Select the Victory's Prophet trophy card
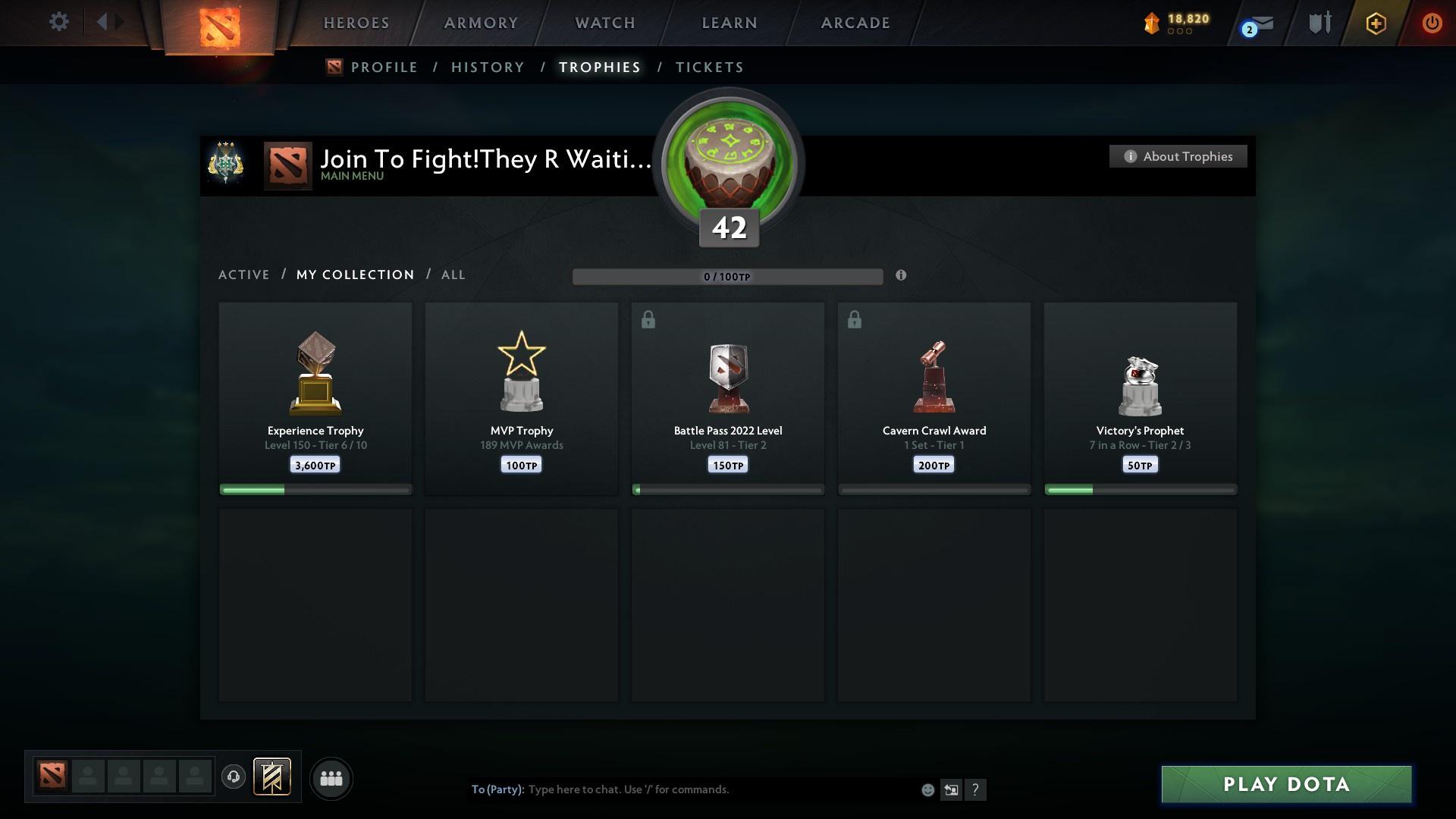This screenshot has height=819, width=1456. pos(1141,398)
